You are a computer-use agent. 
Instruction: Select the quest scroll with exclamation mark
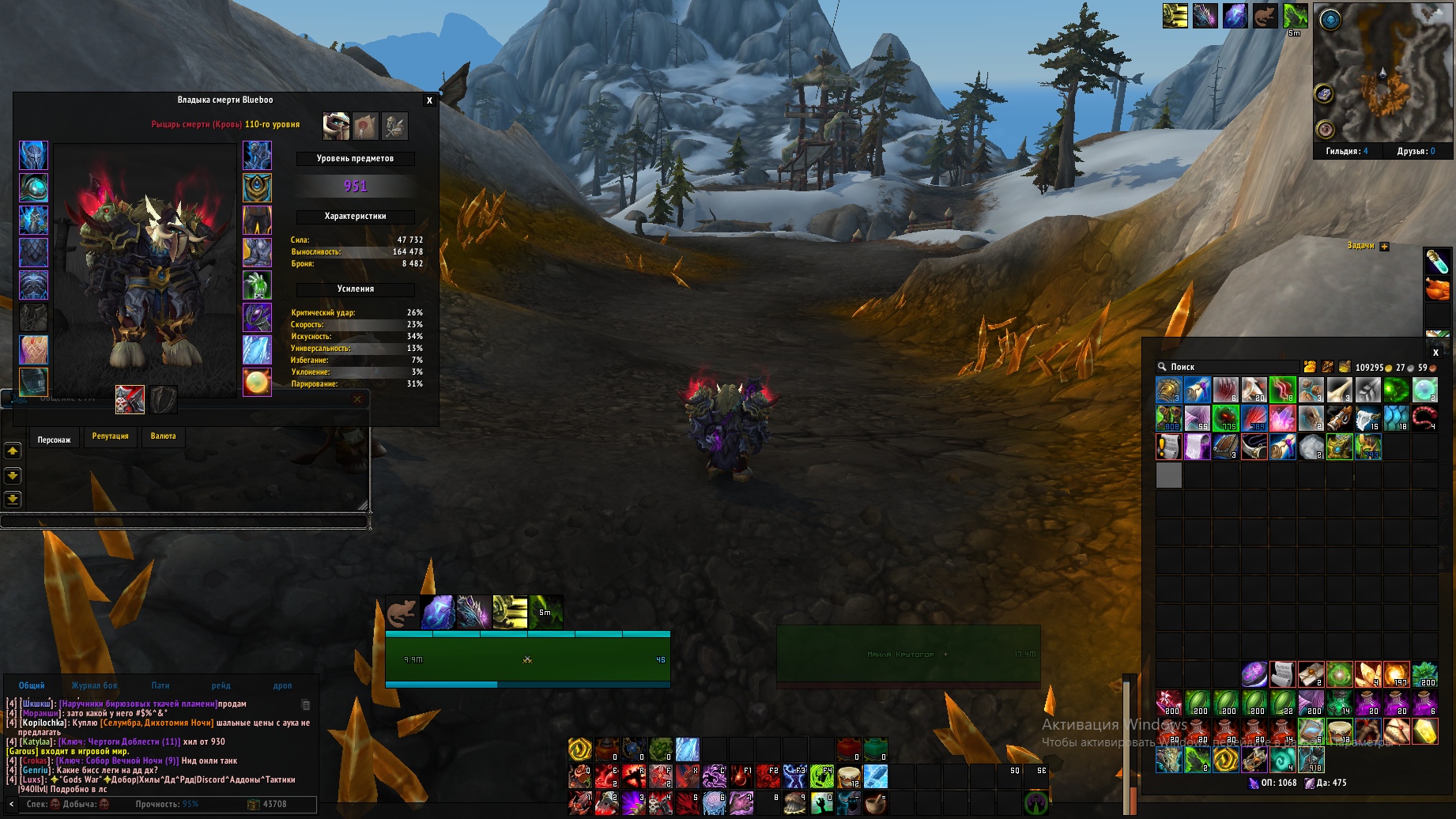[1168, 447]
